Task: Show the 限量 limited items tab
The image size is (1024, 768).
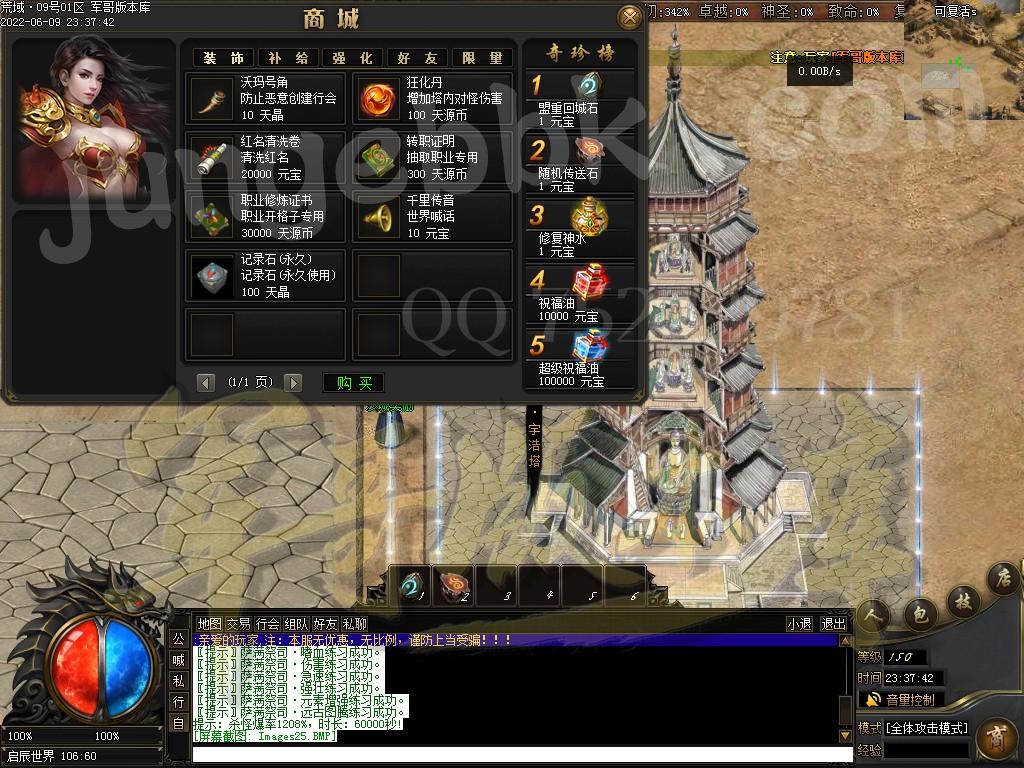Action: pos(482,58)
